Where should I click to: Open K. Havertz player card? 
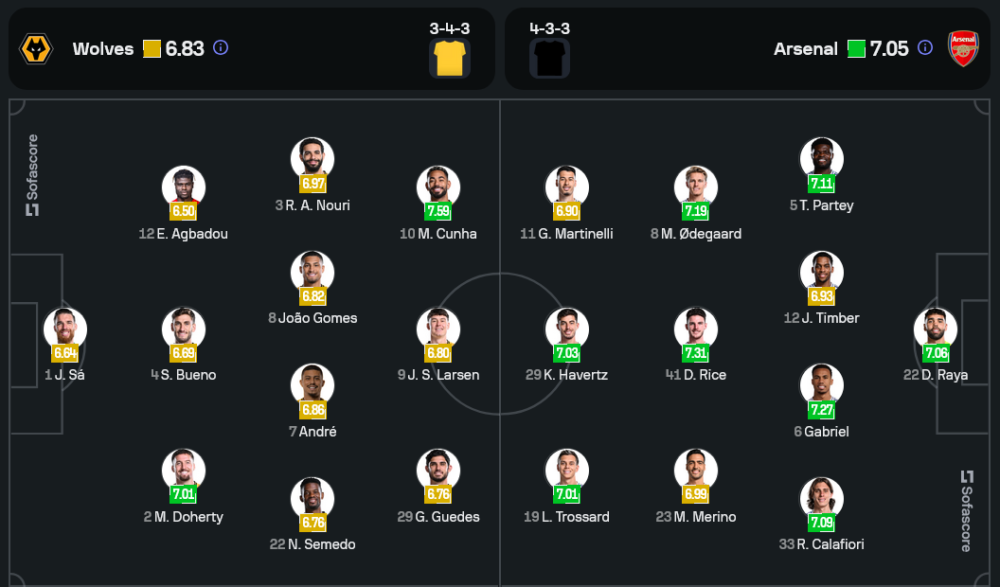click(x=567, y=329)
